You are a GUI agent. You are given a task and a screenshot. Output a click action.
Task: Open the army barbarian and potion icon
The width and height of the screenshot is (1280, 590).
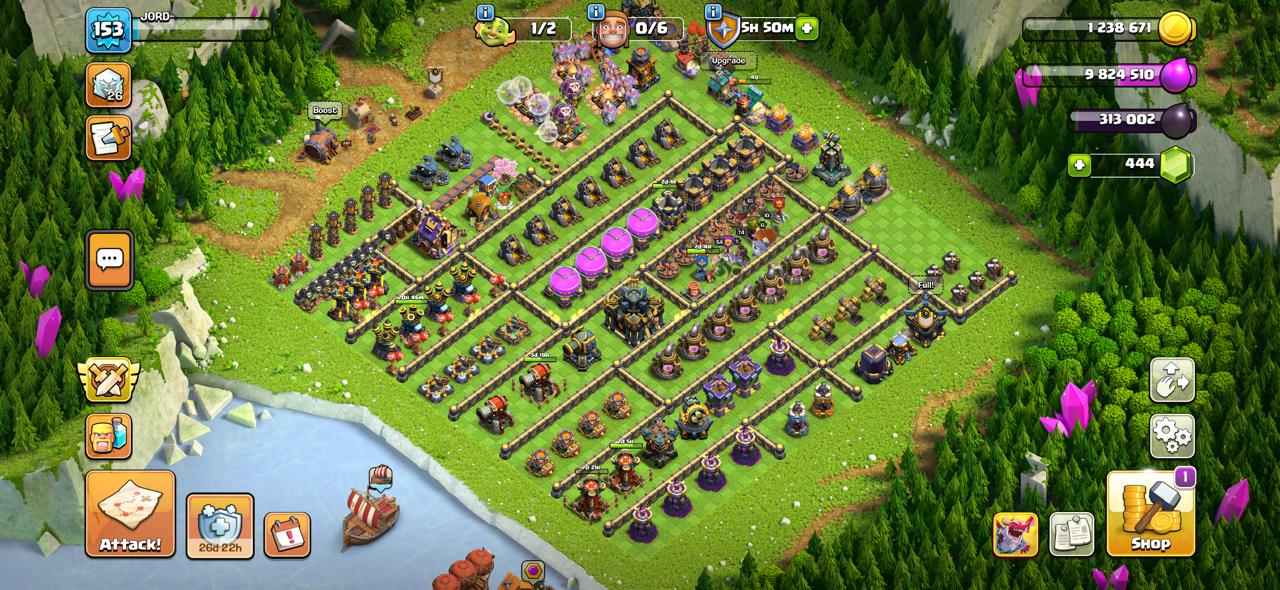pyautogui.click(x=108, y=435)
